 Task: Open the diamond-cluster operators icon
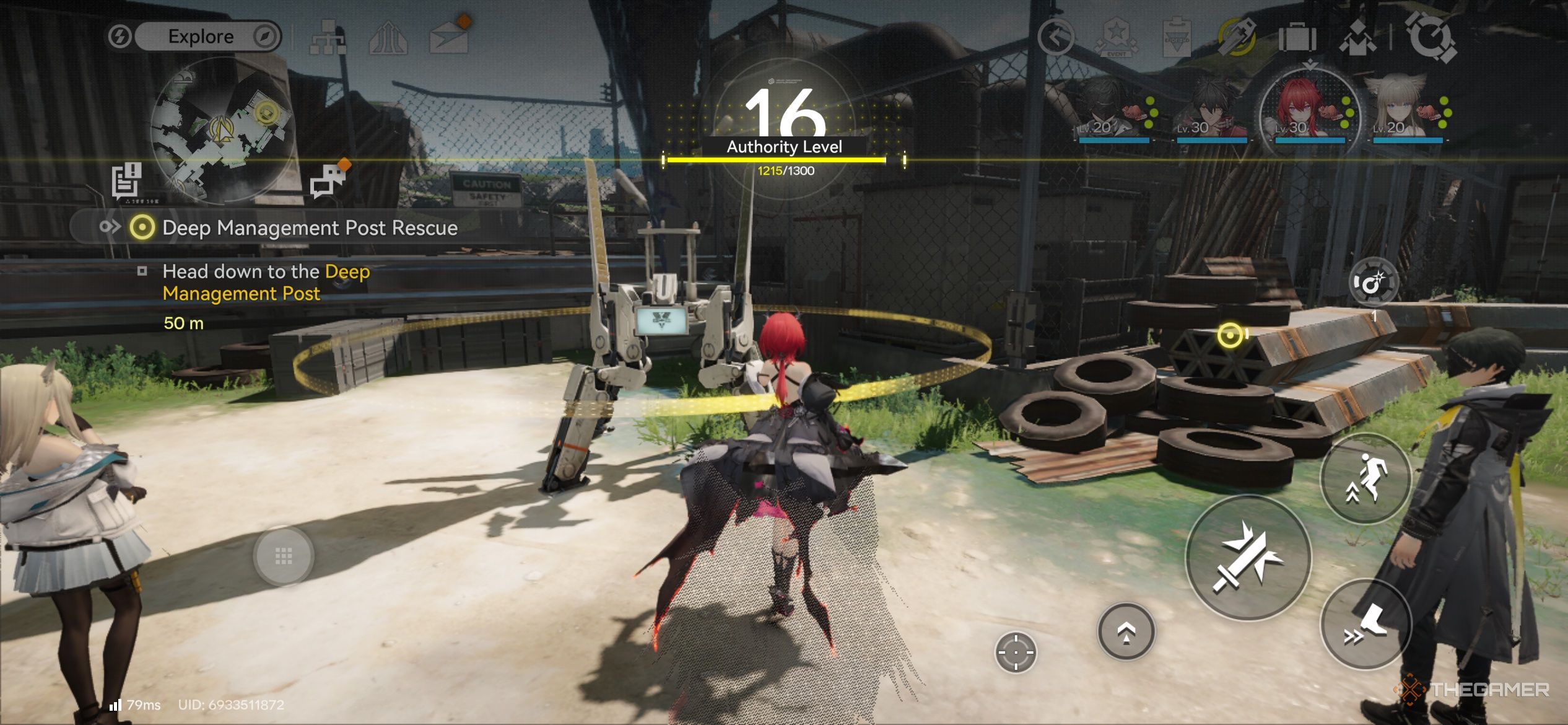(x=1357, y=38)
